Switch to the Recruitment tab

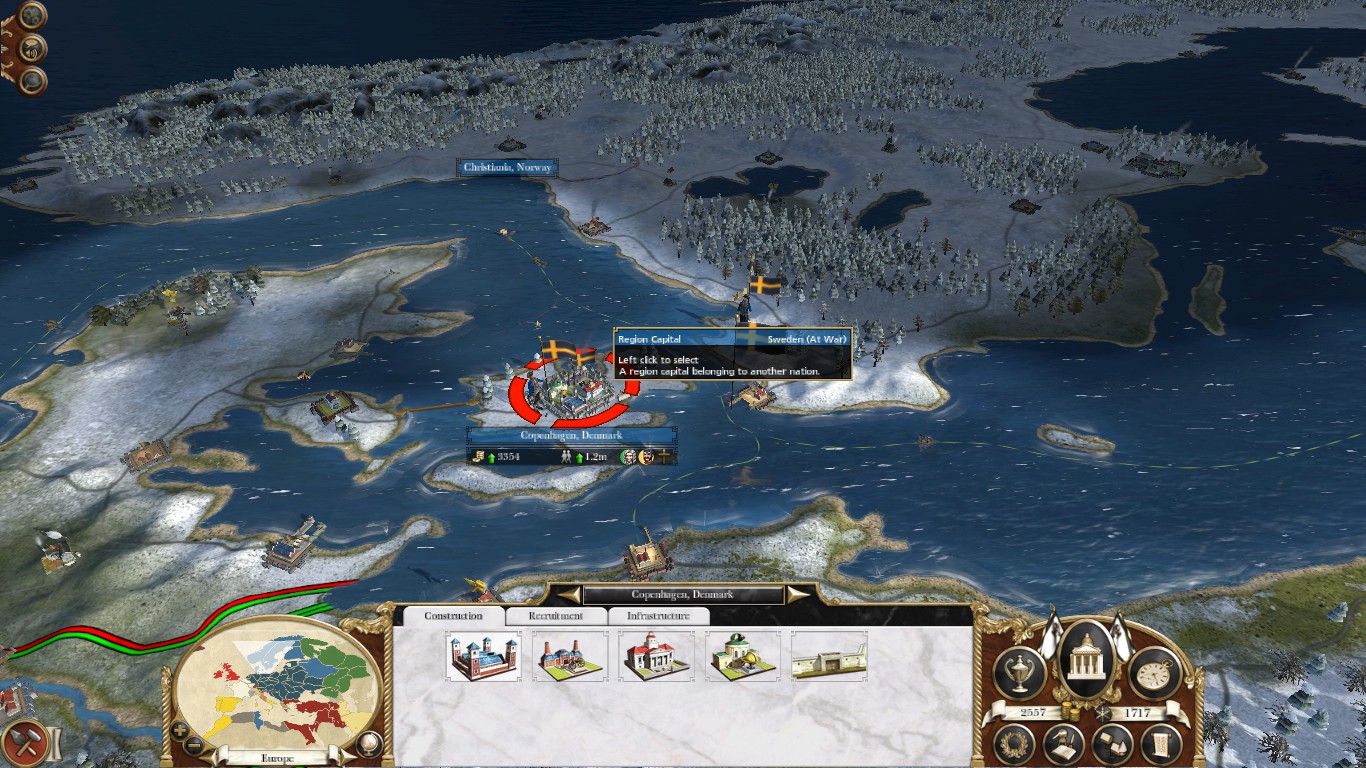(556, 616)
